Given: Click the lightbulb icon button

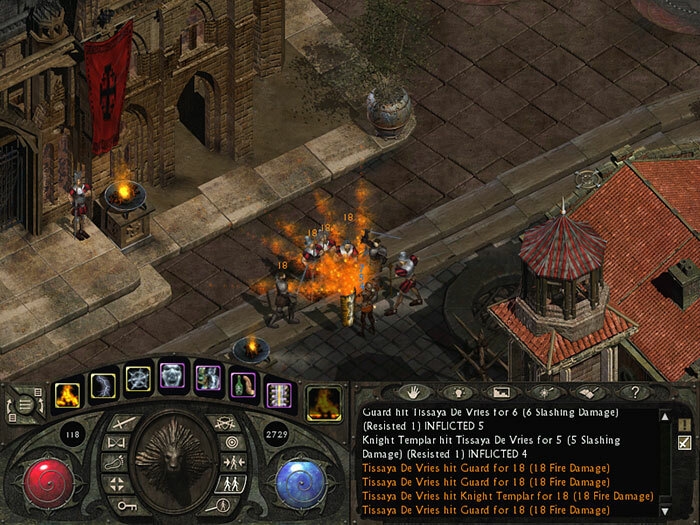Looking at the screenshot, I should pos(456,392).
